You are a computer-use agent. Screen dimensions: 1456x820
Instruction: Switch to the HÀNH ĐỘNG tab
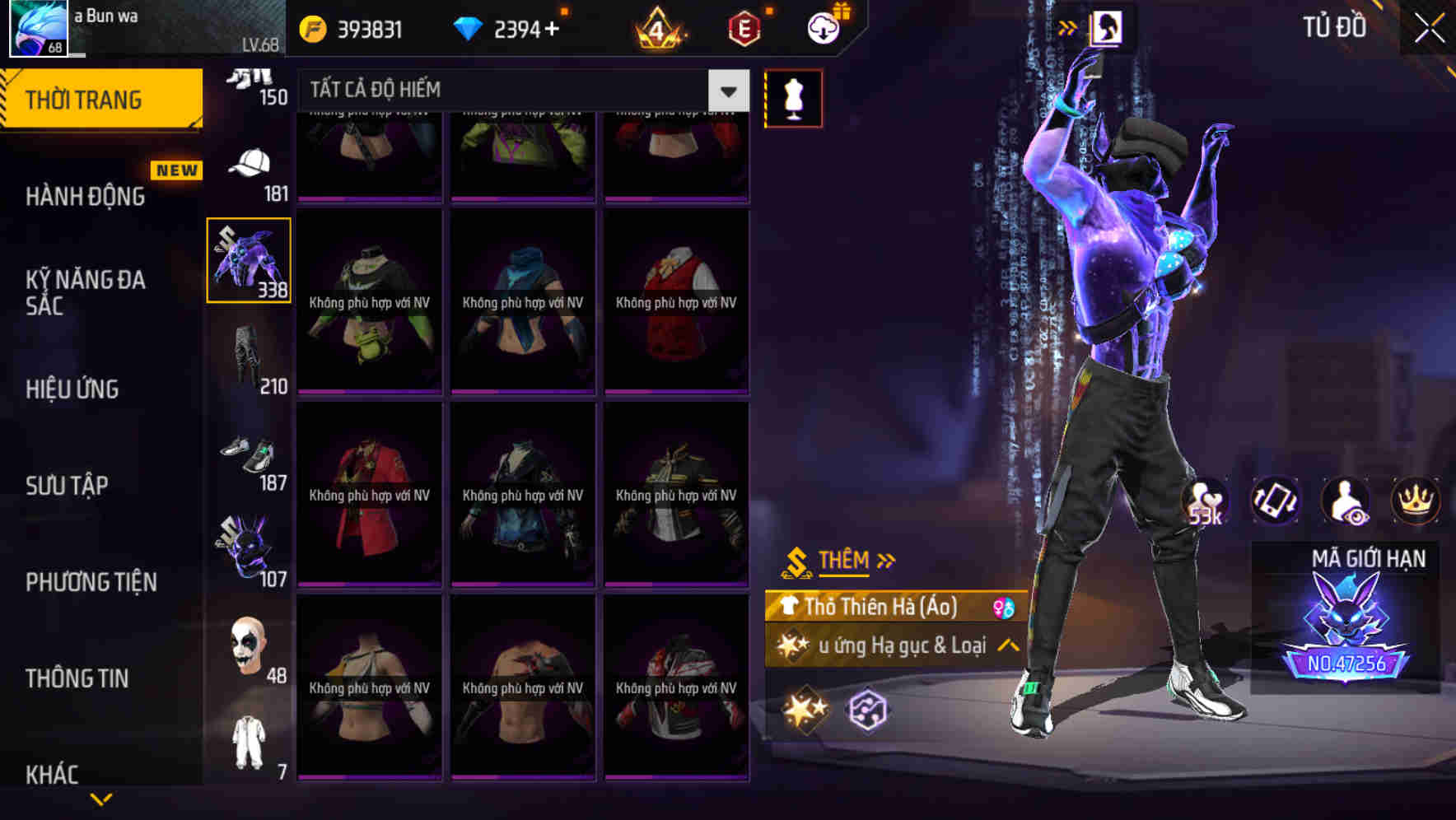click(x=86, y=196)
